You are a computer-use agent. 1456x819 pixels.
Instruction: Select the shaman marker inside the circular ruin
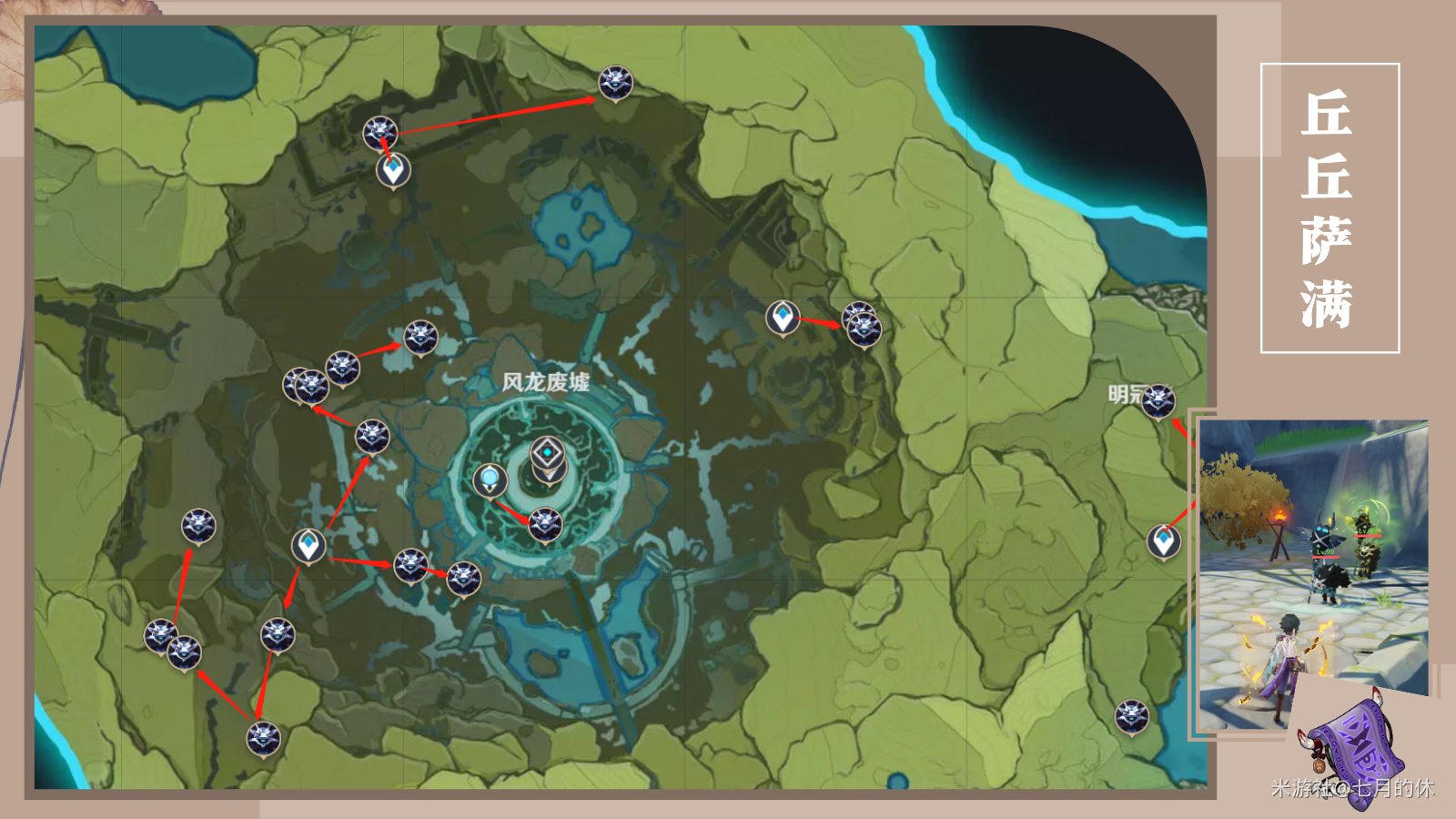tap(545, 523)
